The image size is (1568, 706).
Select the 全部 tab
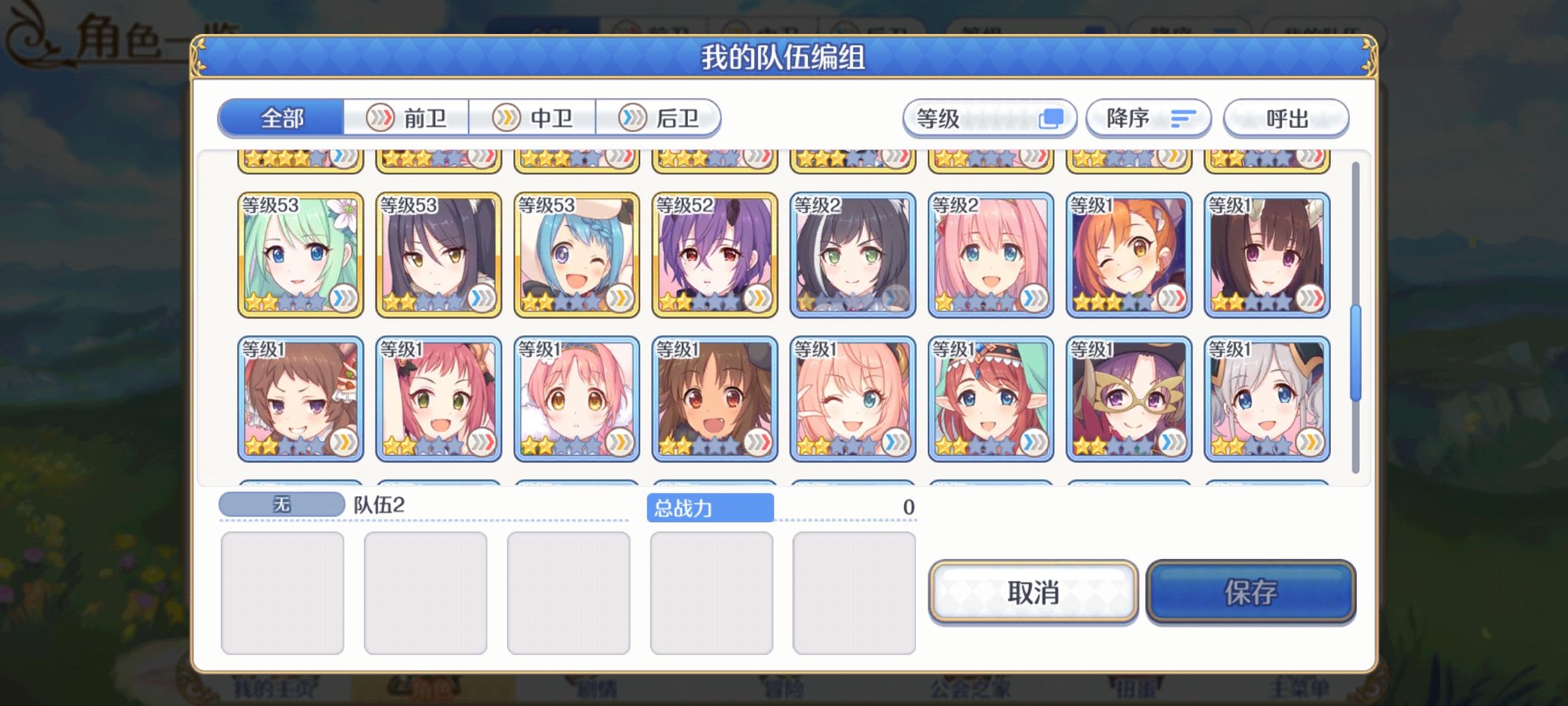click(282, 119)
